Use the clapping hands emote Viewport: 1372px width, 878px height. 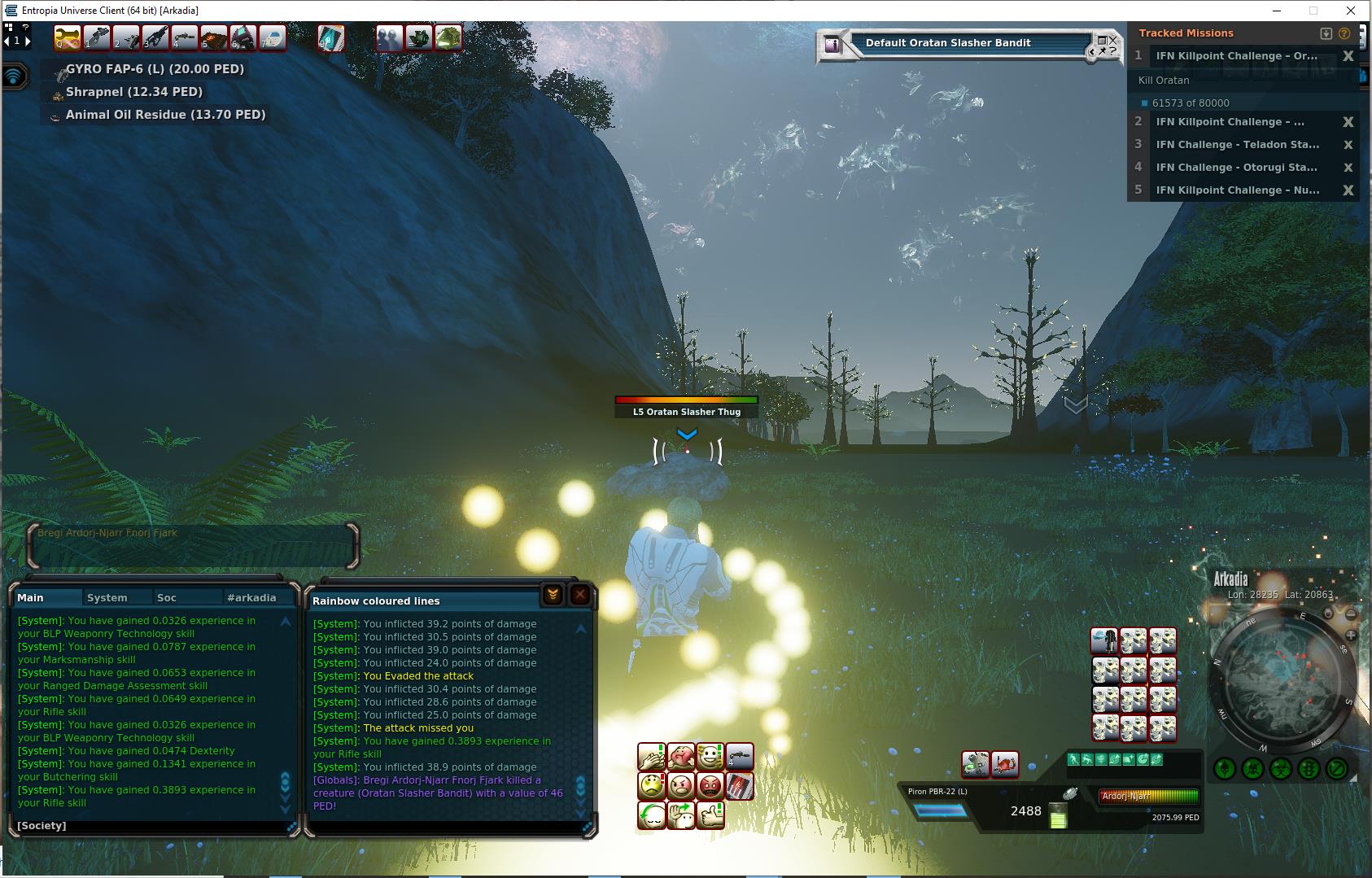click(651, 758)
